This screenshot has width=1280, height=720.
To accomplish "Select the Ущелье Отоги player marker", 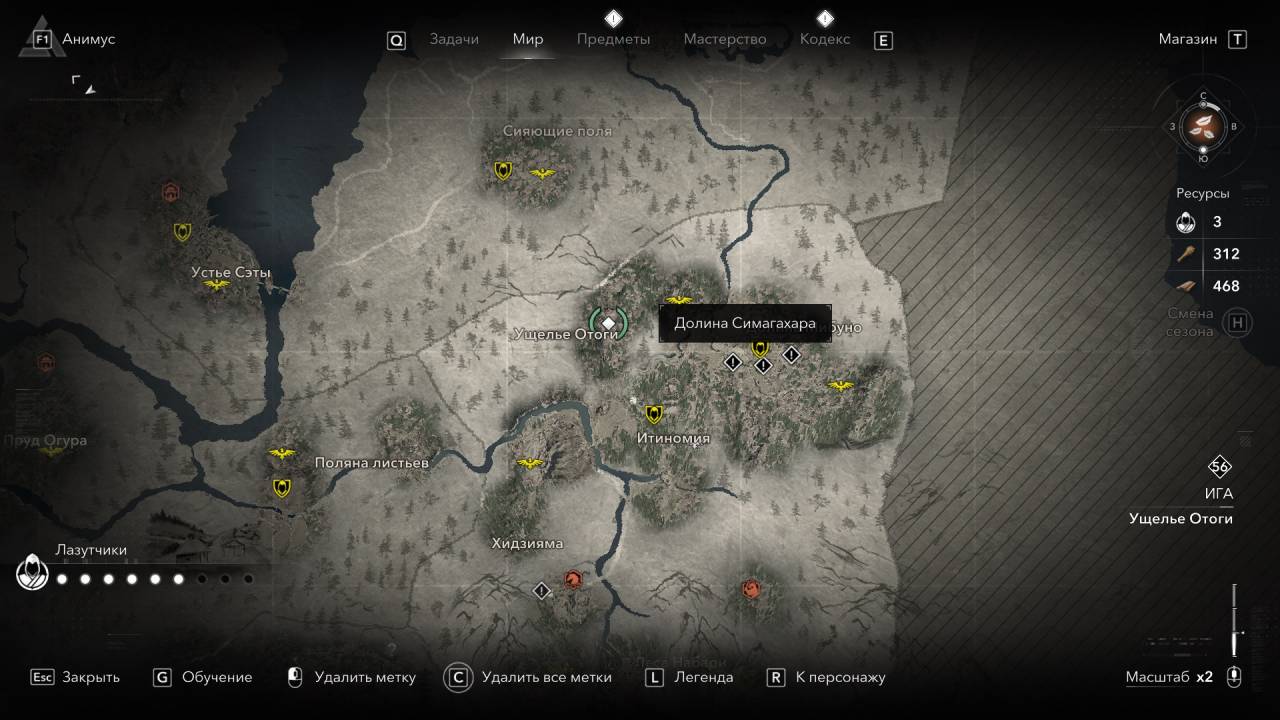I will point(608,322).
